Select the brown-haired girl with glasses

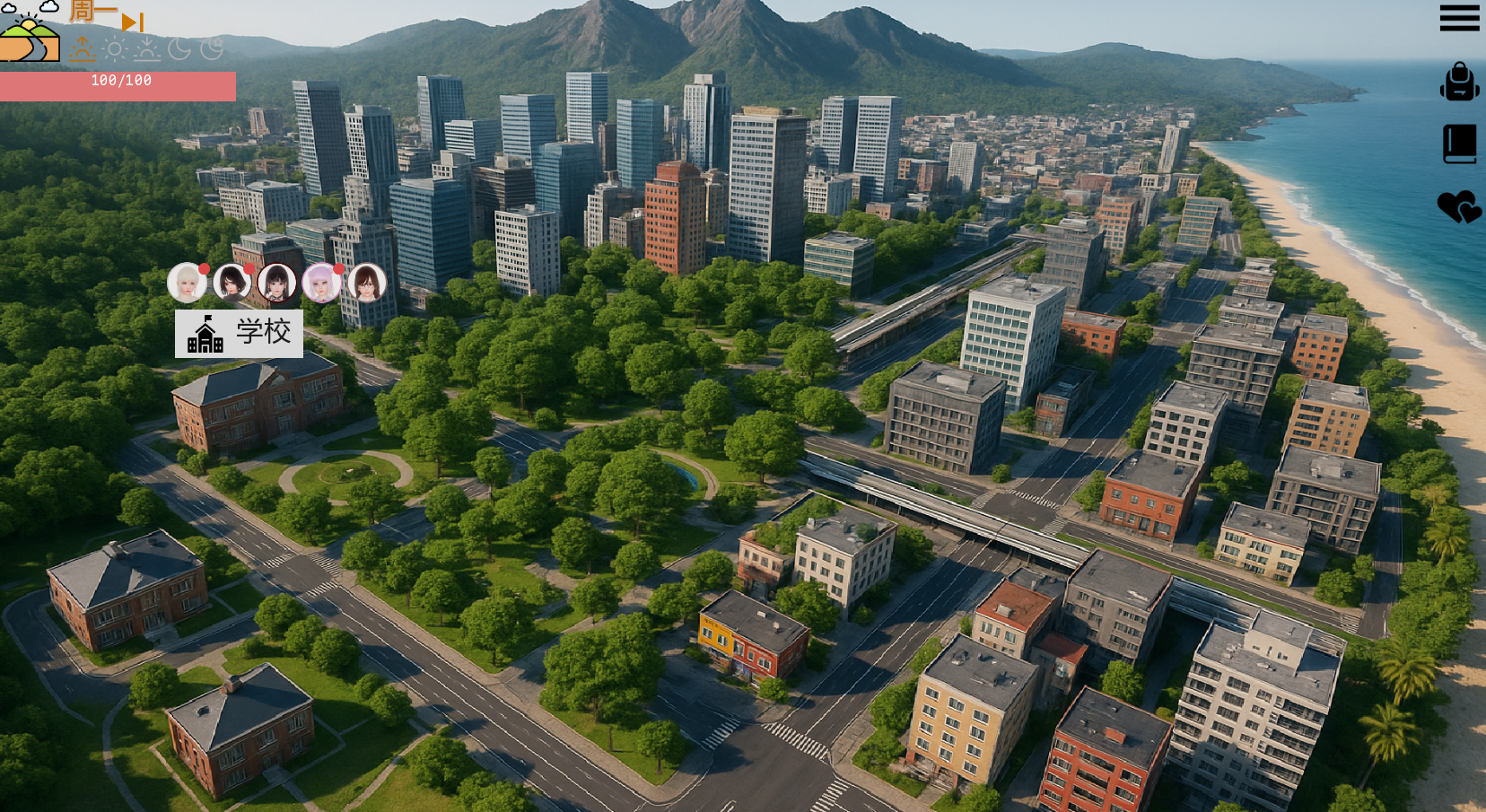click(x=366, y=284)
